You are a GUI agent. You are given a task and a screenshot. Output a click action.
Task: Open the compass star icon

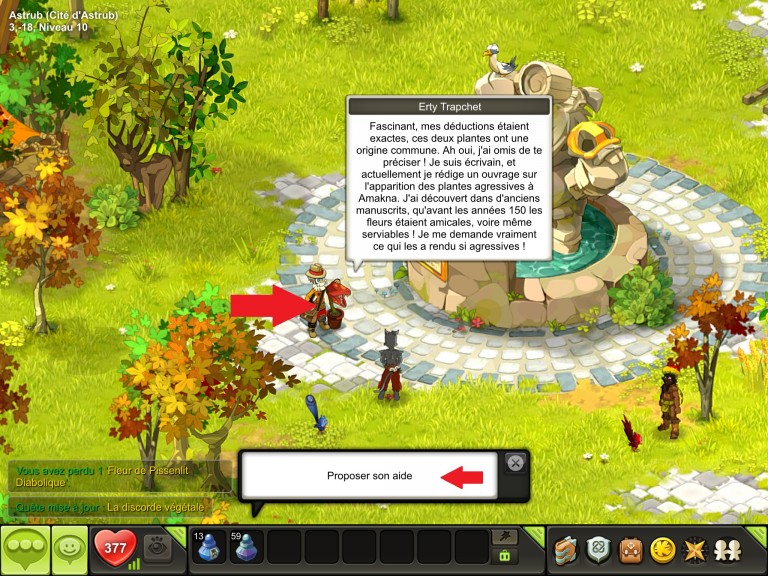tap(692, 549)
